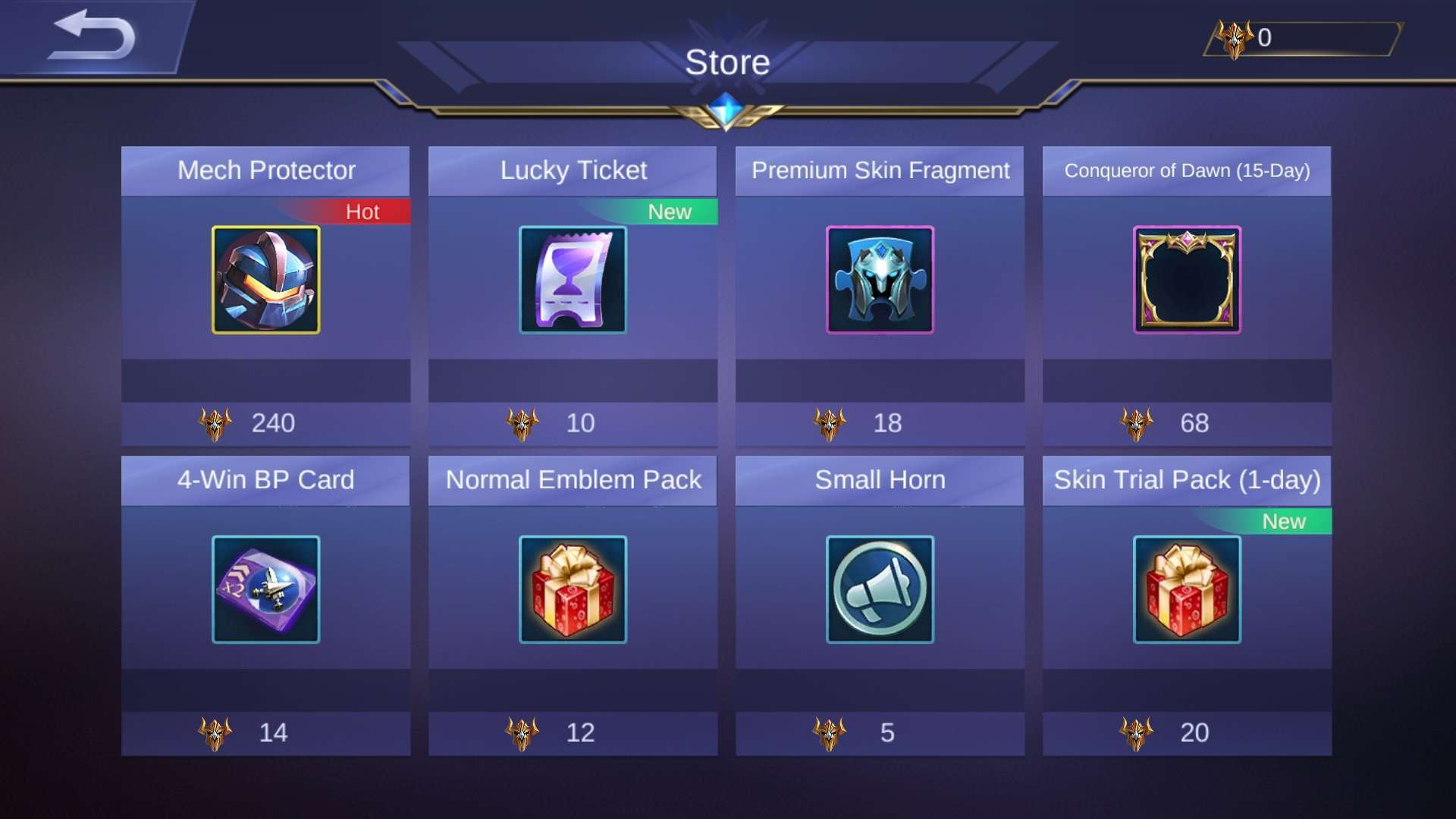Image resolution: width=1456 pixels, height=819 pixels.
Task: Buy Lucky Ticket for 10
Action: pos(573,423)
